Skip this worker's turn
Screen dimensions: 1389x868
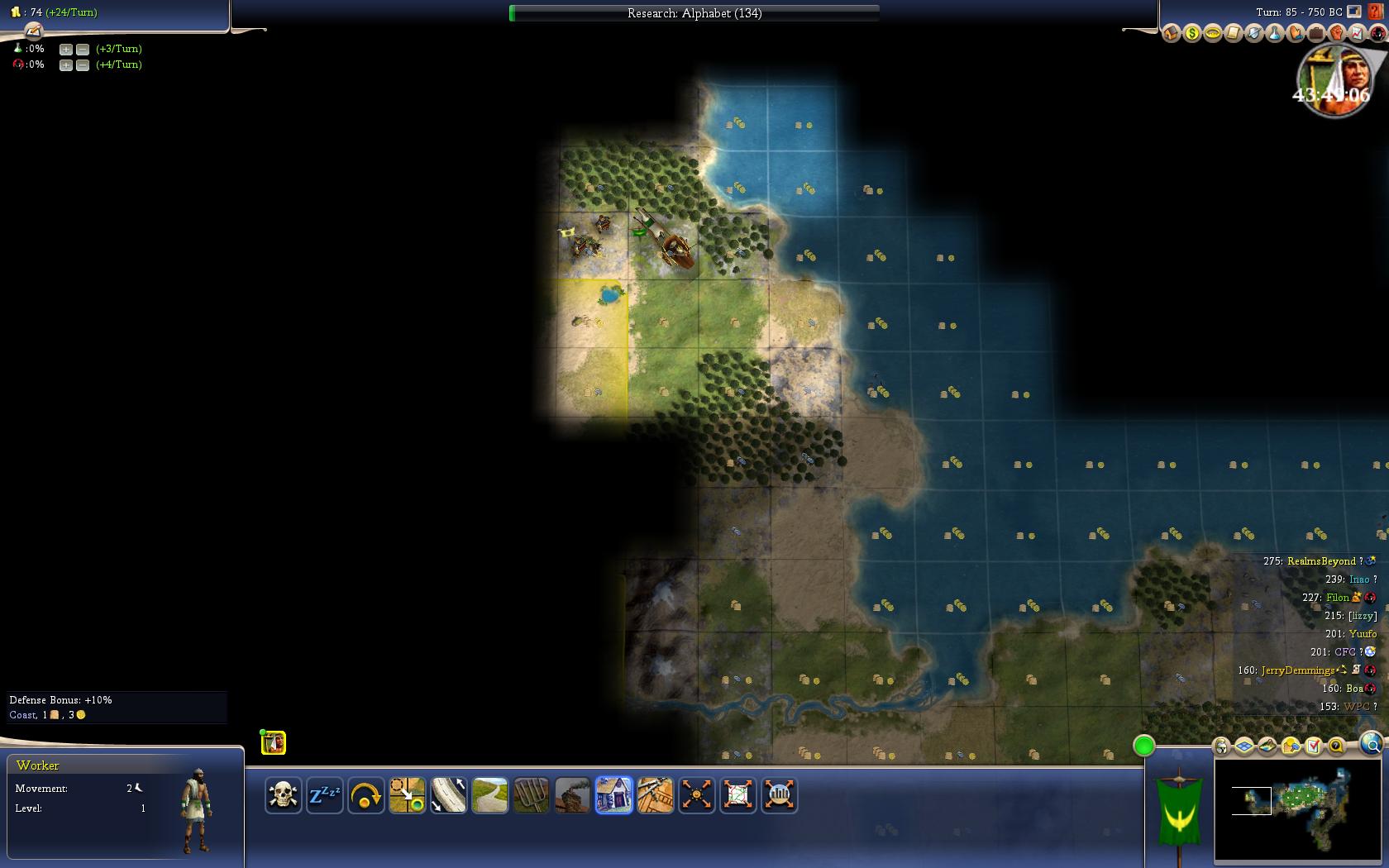365,795
